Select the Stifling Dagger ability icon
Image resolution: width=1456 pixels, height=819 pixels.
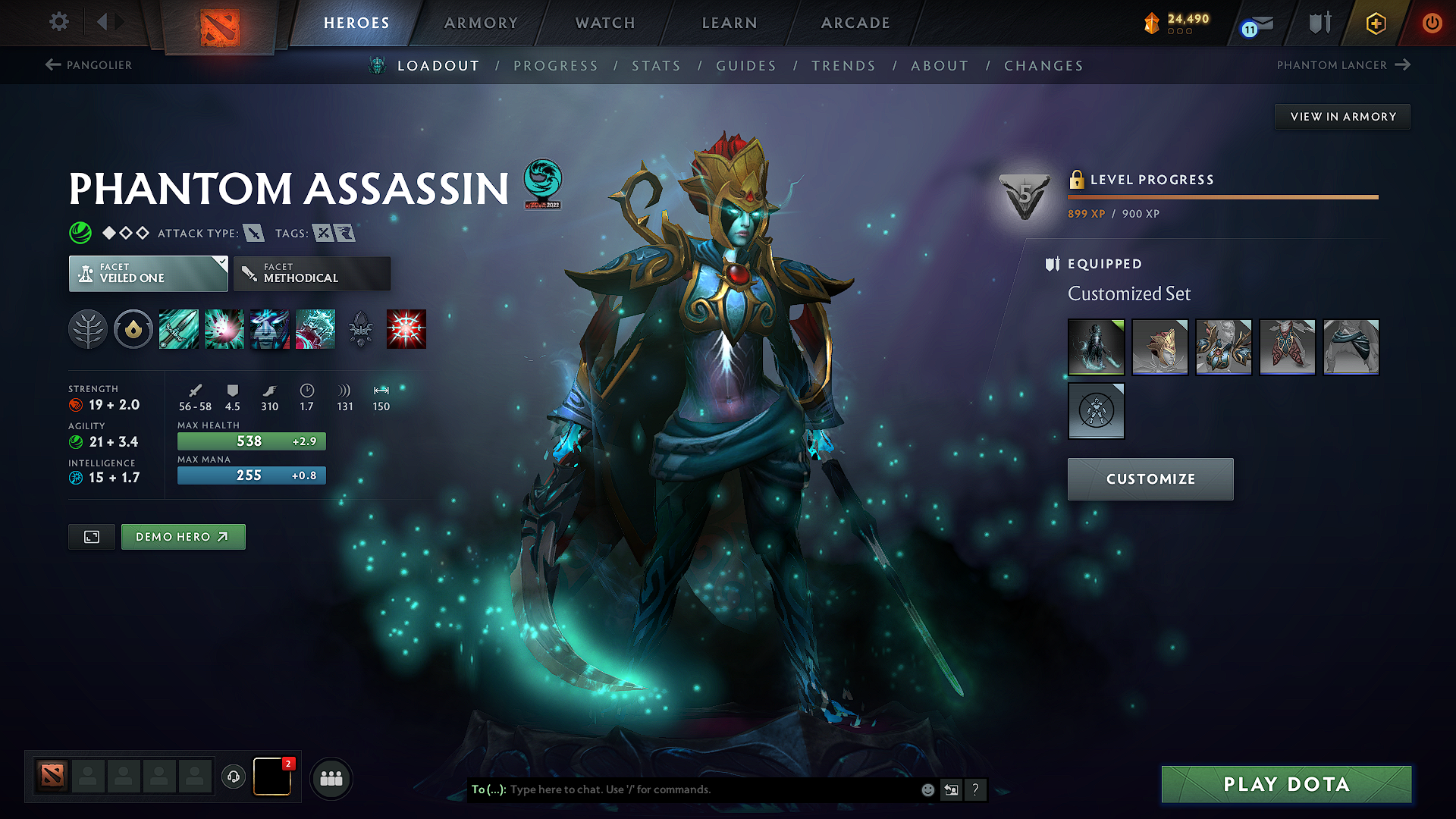[179, 329]
